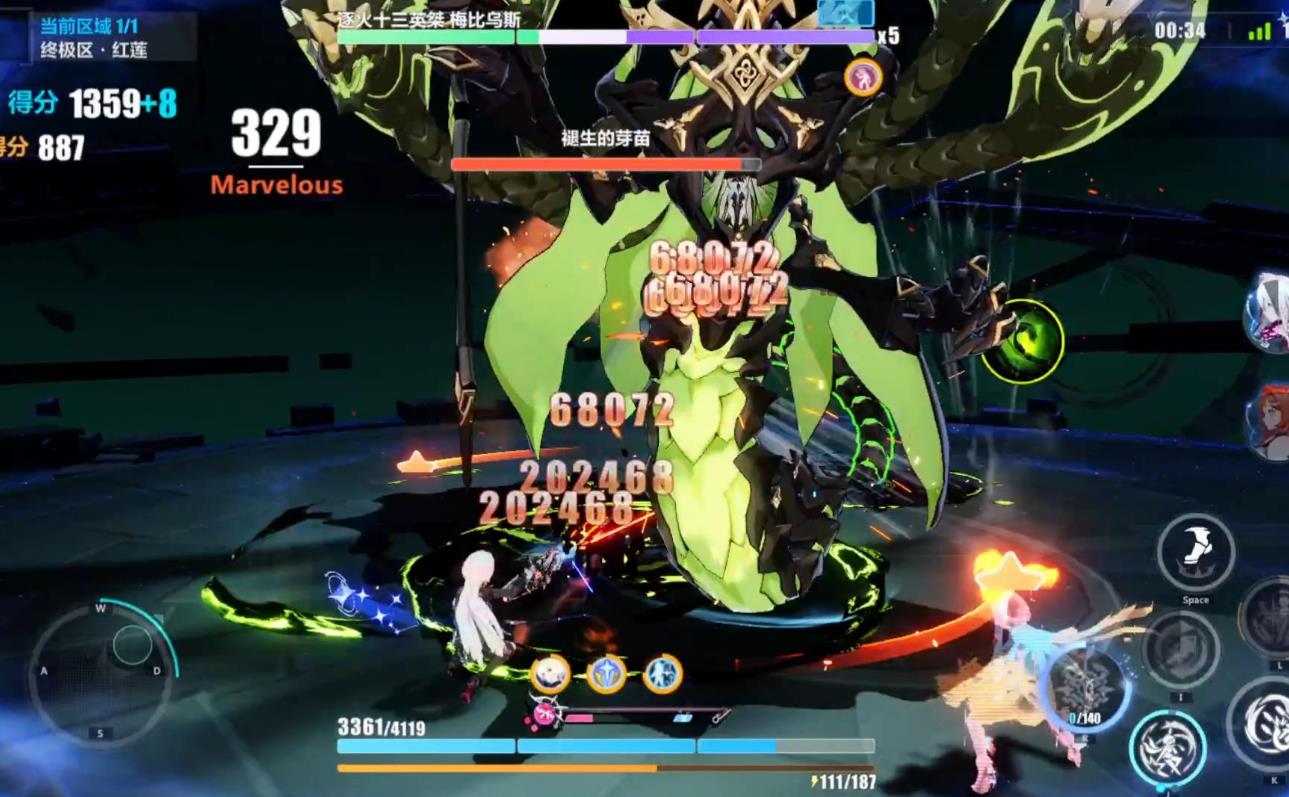The image size is (1289, 797).
Task: Trigger the ultimate skill showing 0/140
Action: point(1084,688)
